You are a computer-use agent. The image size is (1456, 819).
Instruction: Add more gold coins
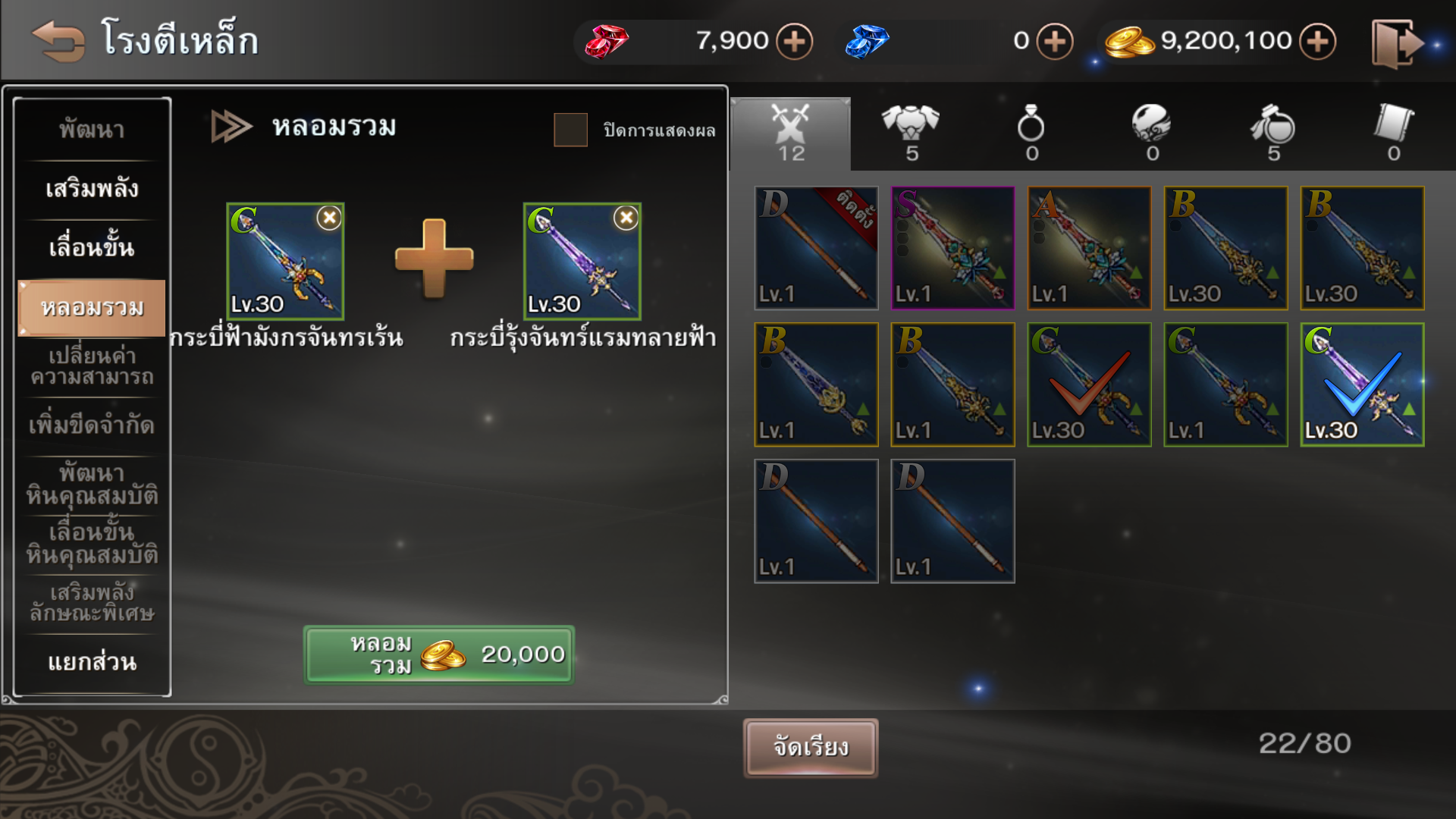[x=1318, y=41]
